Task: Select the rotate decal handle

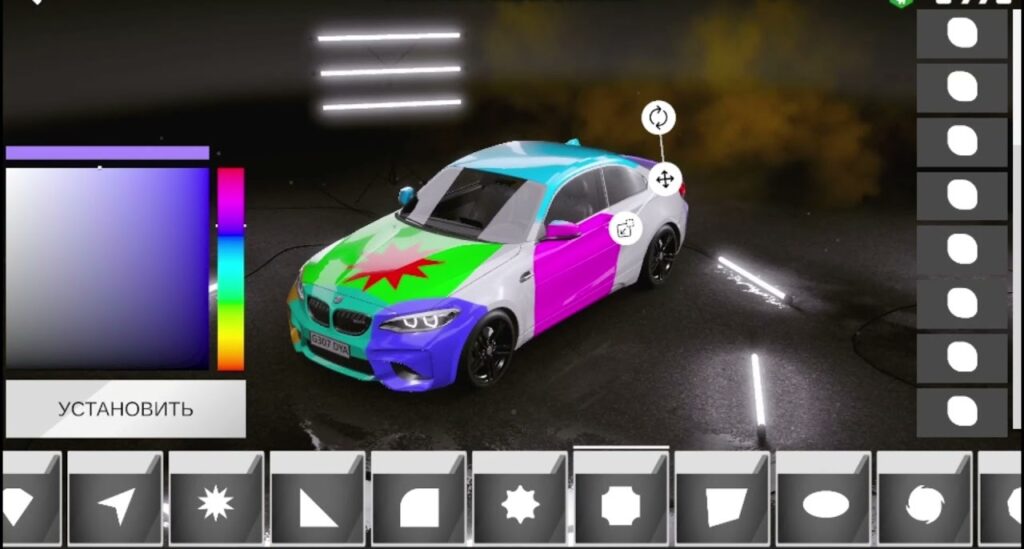Action: (x=658, y=117)
